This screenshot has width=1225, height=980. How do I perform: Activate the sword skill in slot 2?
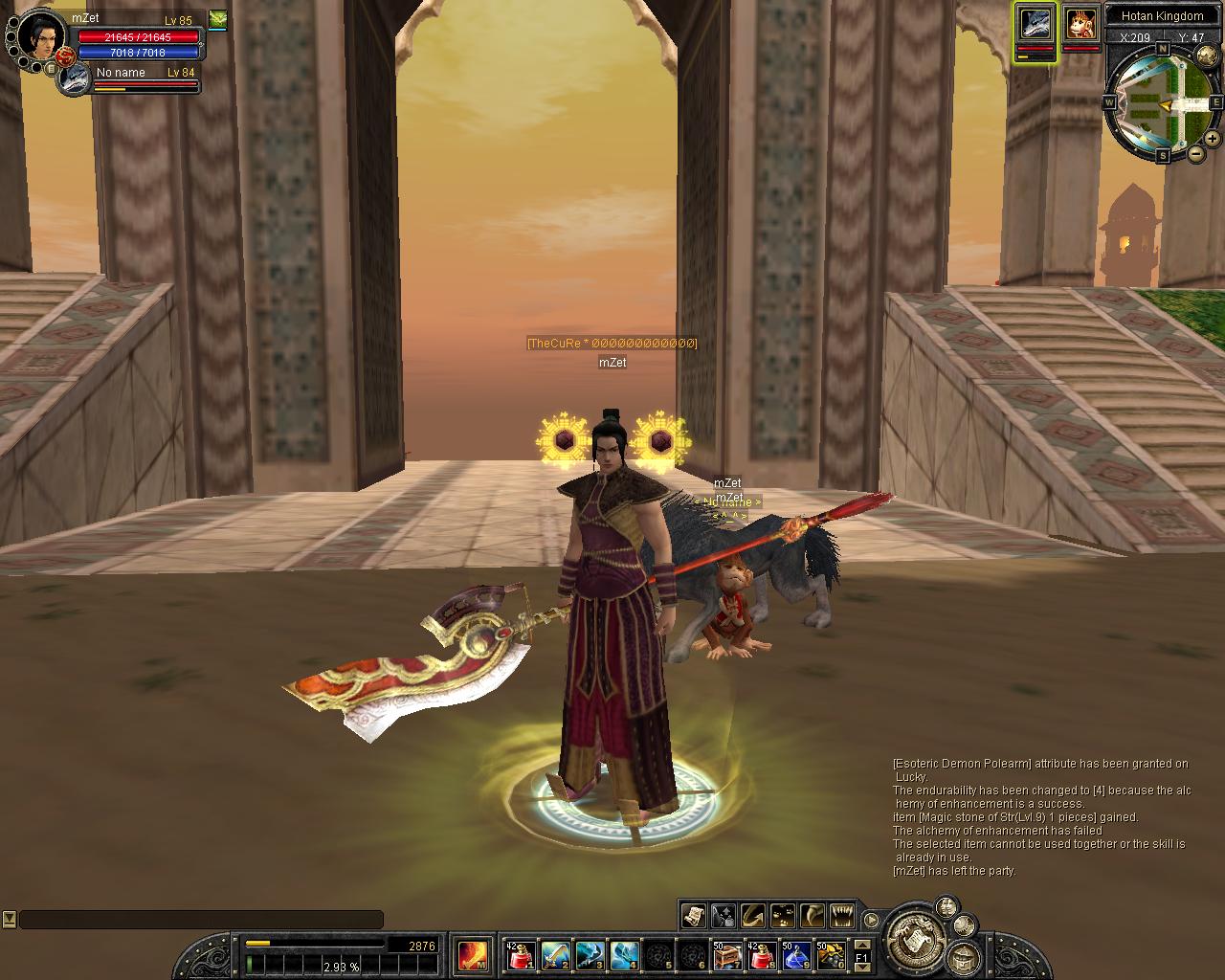pos(555,954)
